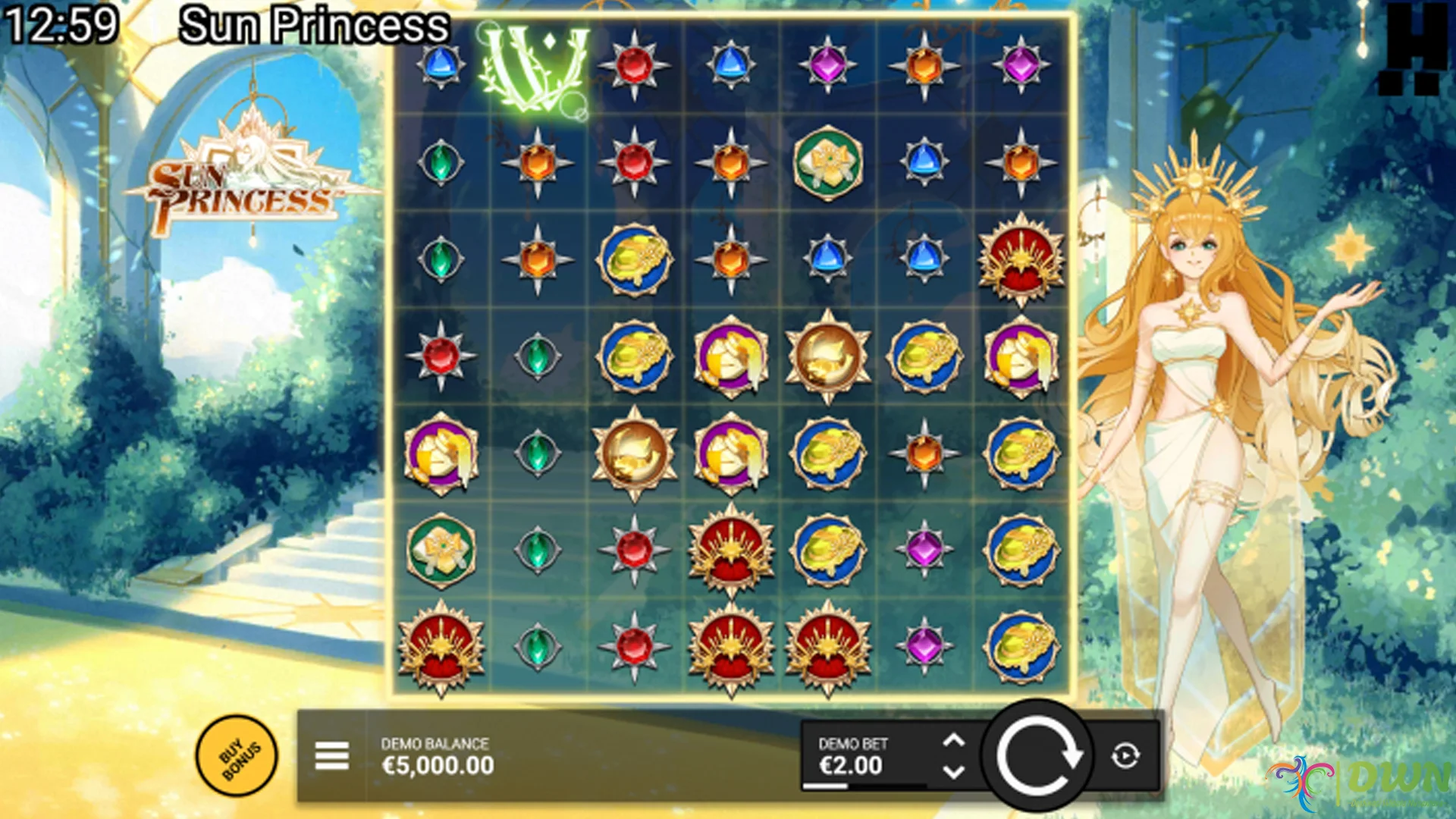The image size is (1456, 819).
Task: Open the hamburger menu
Action: point(331,756)
